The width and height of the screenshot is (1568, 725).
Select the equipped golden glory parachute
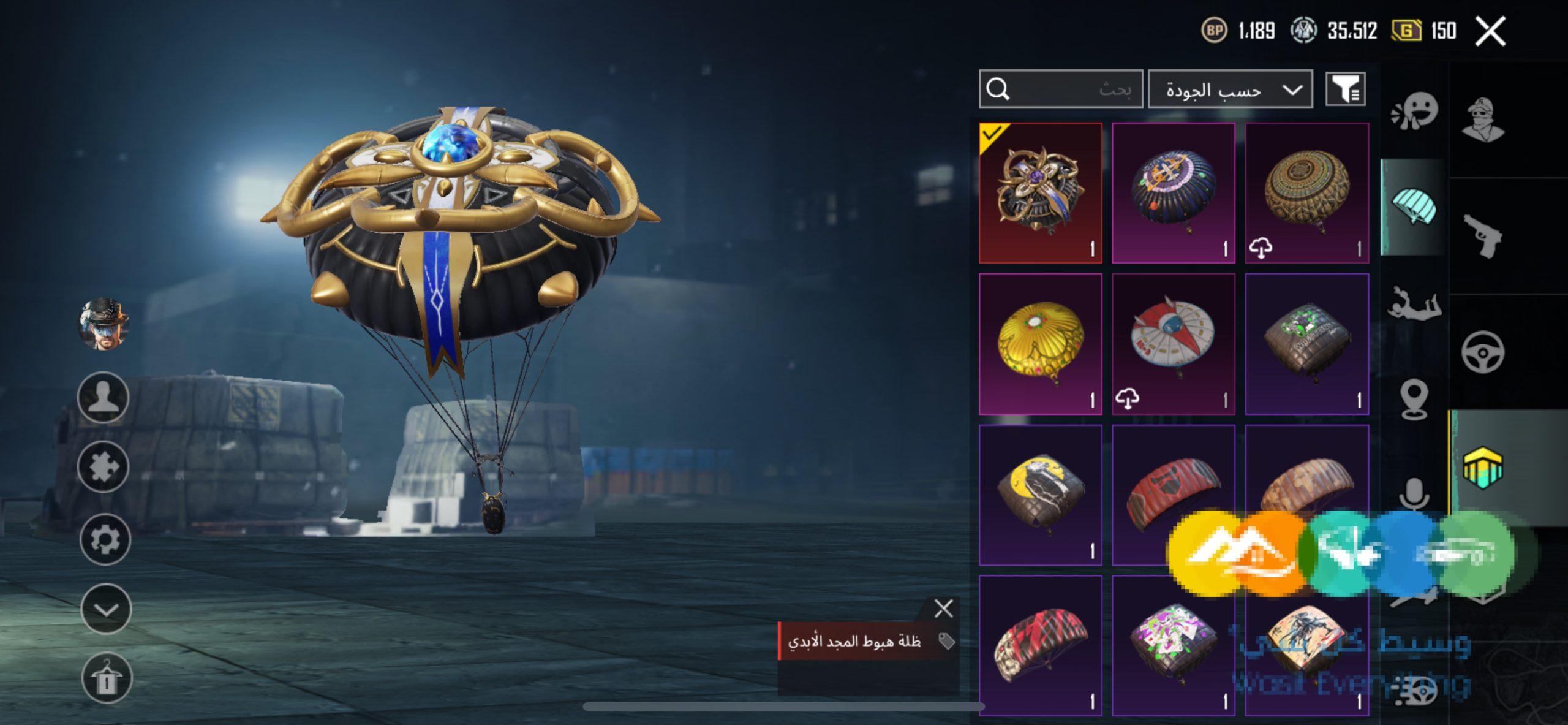[x=1041, y=193]
